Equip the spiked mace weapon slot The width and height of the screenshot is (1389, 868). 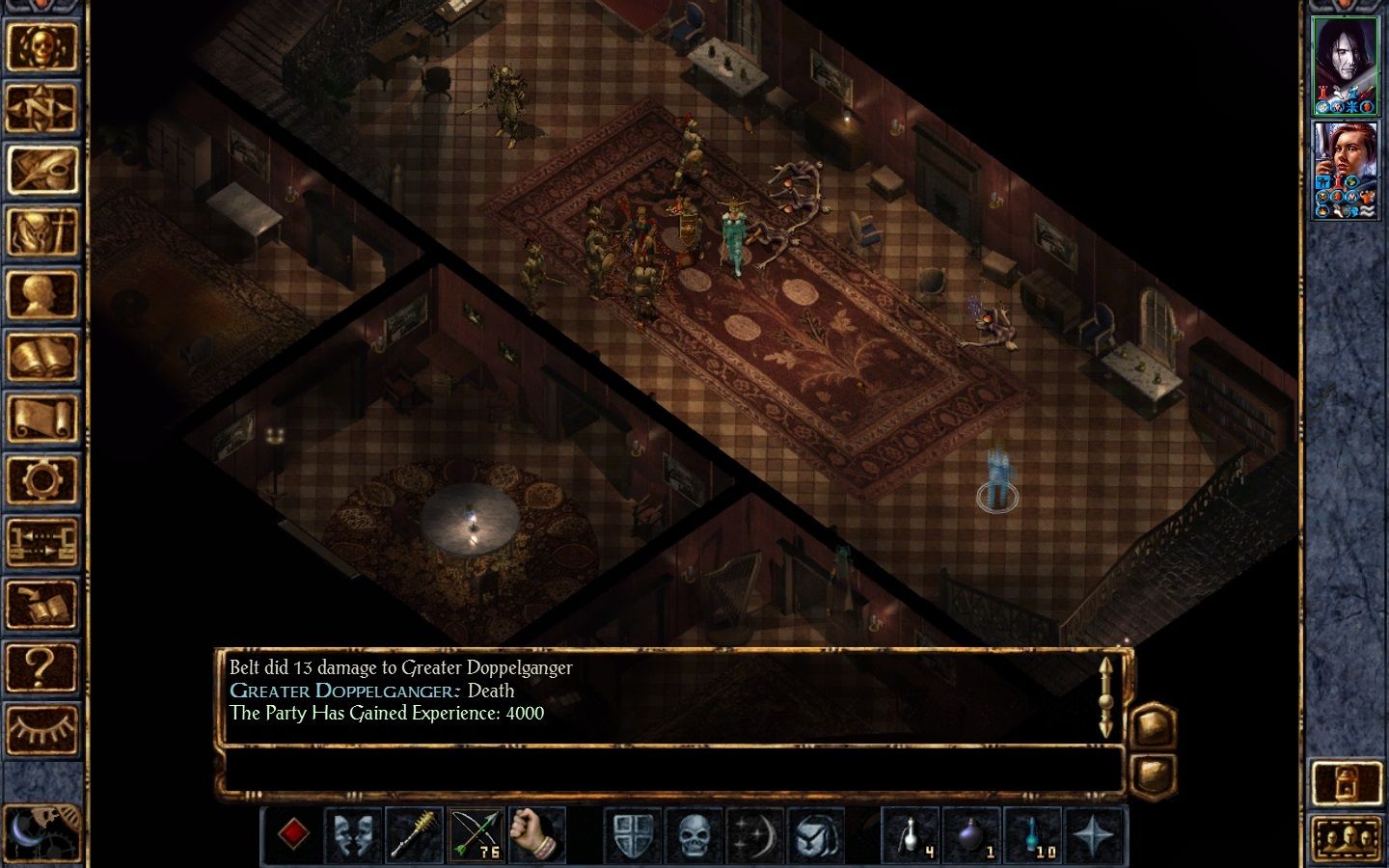pyautogui.click(x=415, y=834)
